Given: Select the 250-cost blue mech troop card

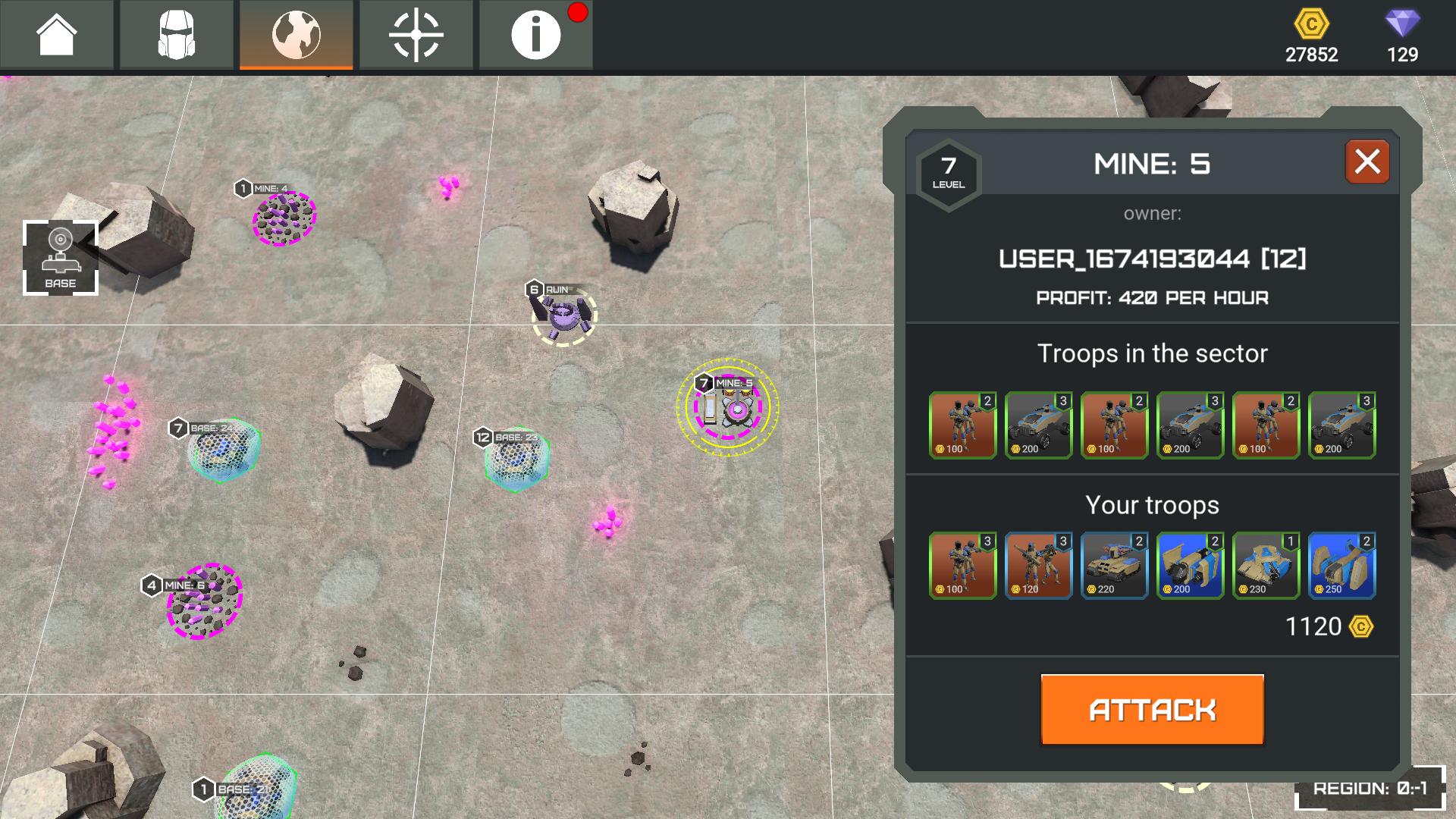Looking at the screenshot, I should [x=1341, y=566].
